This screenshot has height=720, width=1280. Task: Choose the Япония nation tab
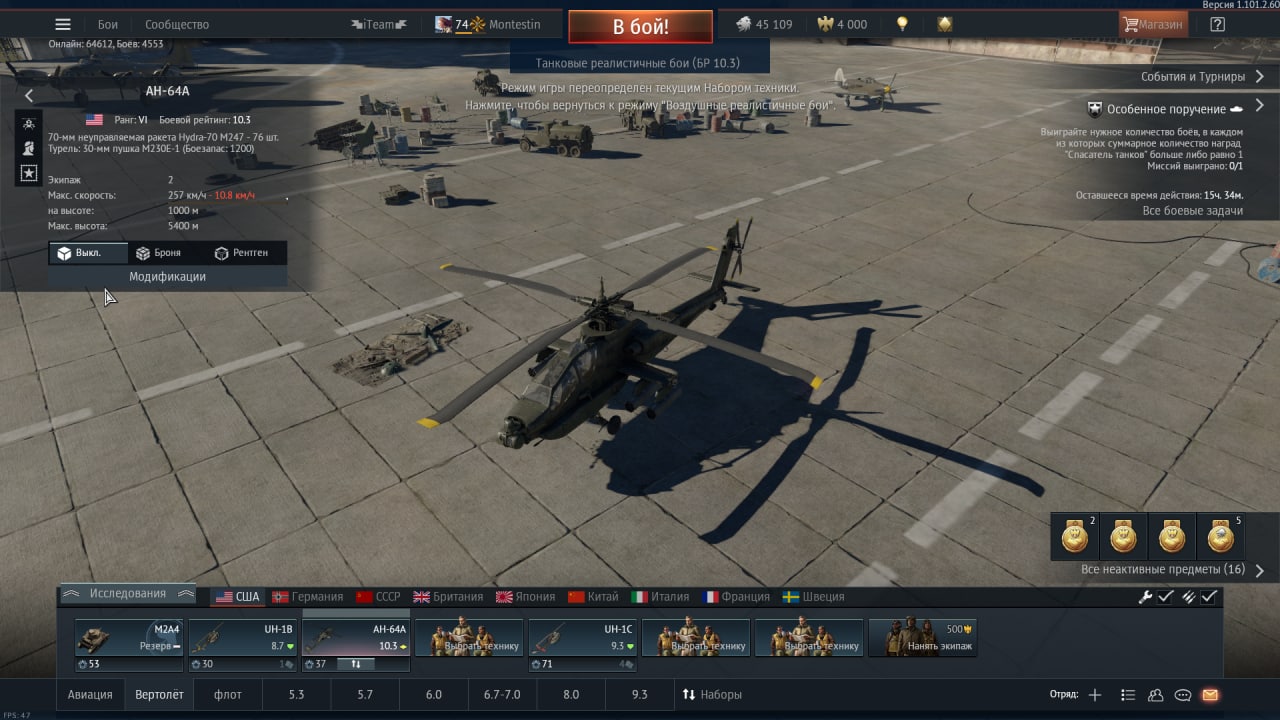[525, 597]
